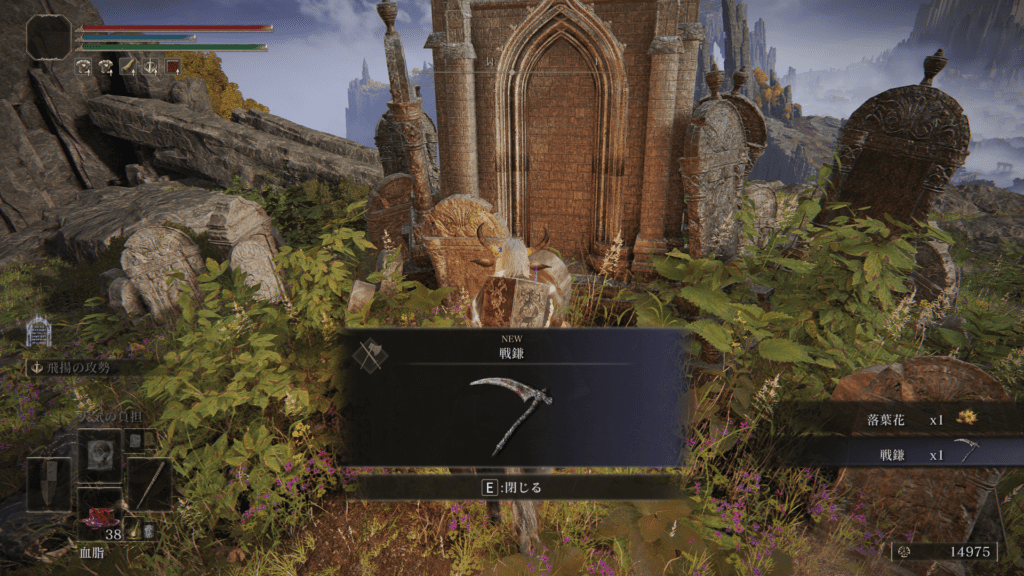This screenshot has height=576, width=1024.
Task: Click the red square status icon
Action: click(172, 67)
